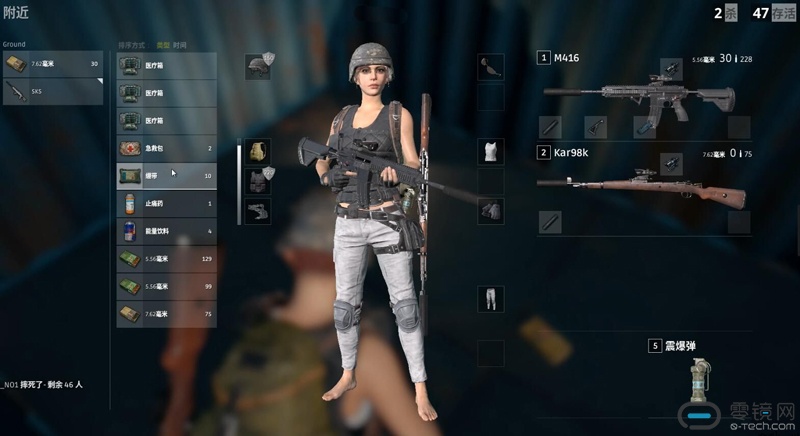The width and height of the screenshot is (800, 436).
Task: Click the equipped helmet slot
Action: point(258,67)
